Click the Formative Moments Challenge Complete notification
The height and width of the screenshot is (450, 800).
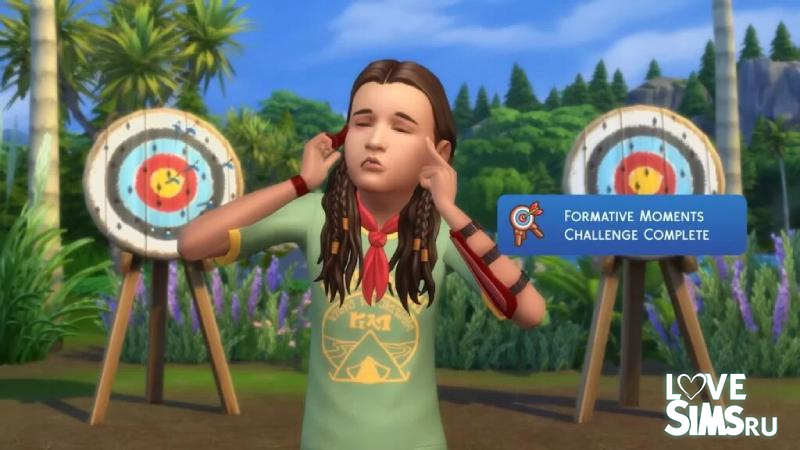pos(622,225)
